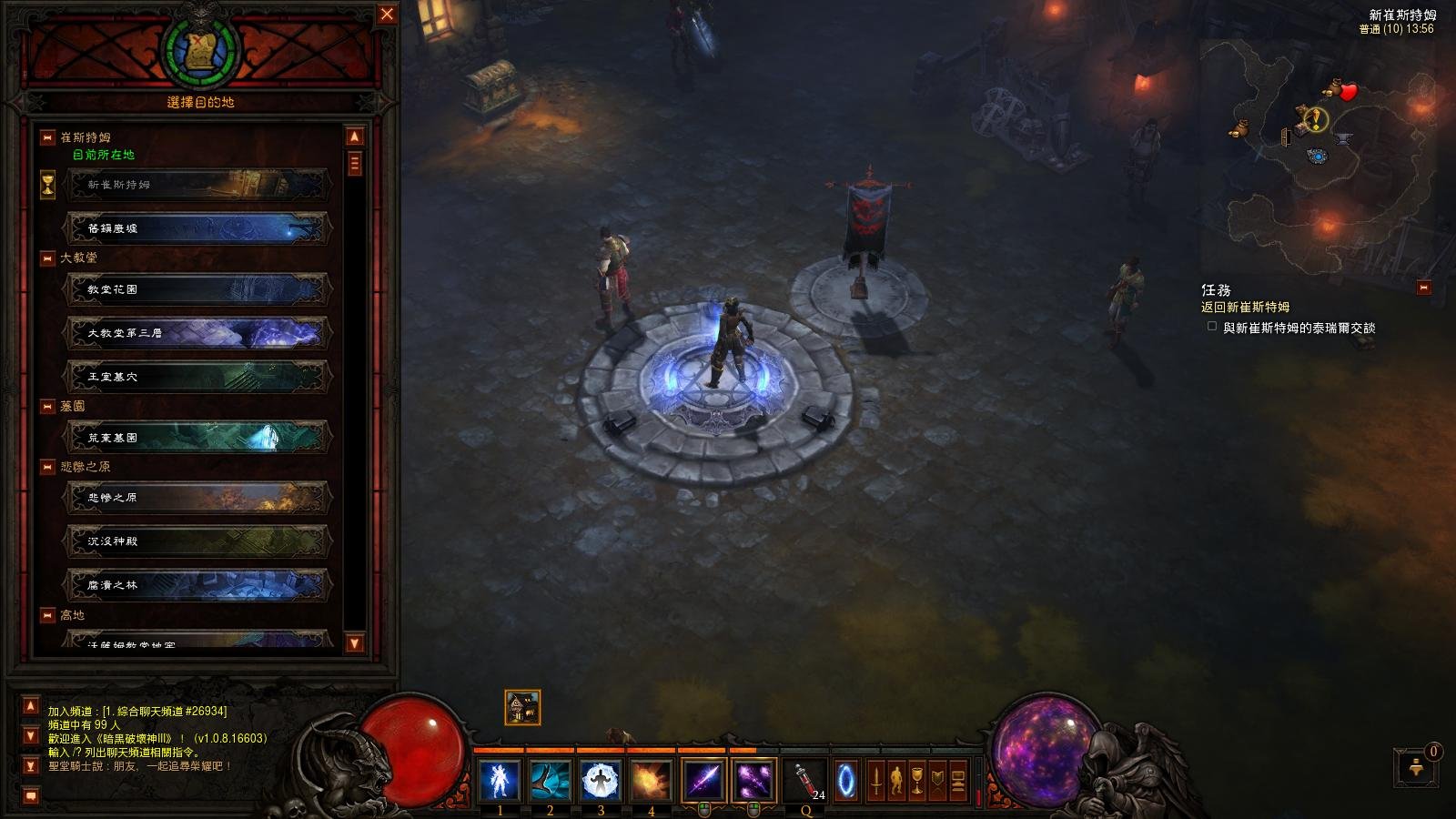Travel to the 腐潰之林 waypoint
1456x819 pixels.
[197, 585]
